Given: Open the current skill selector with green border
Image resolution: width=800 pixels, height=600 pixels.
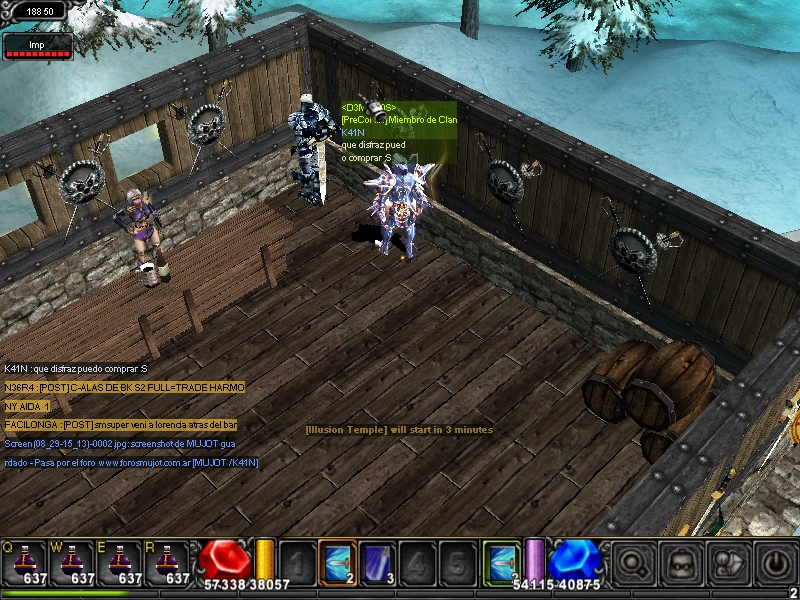Looking at the screenshot, I should pos(500,561).
